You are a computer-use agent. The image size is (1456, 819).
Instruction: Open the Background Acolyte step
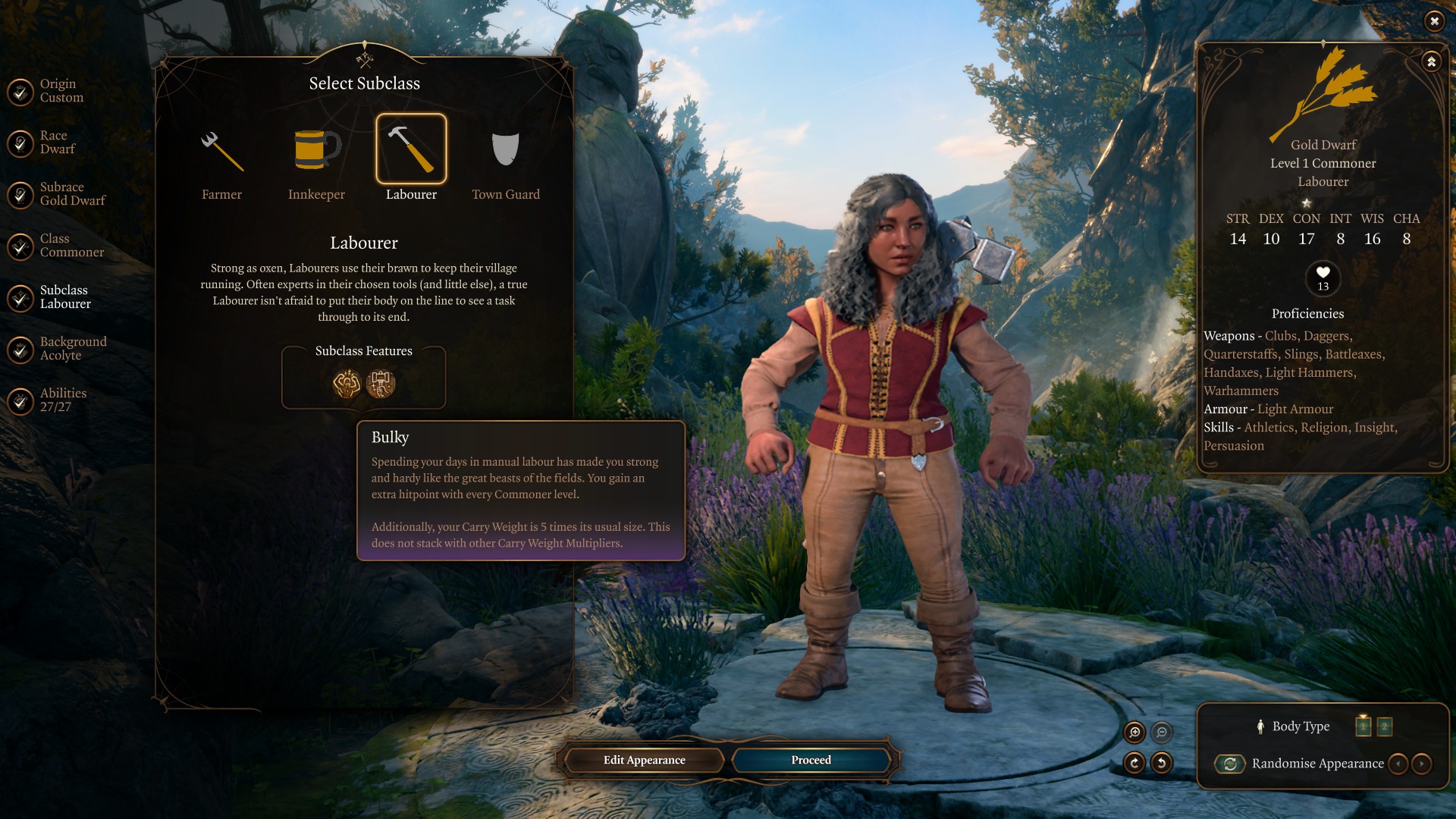point(20,350)
